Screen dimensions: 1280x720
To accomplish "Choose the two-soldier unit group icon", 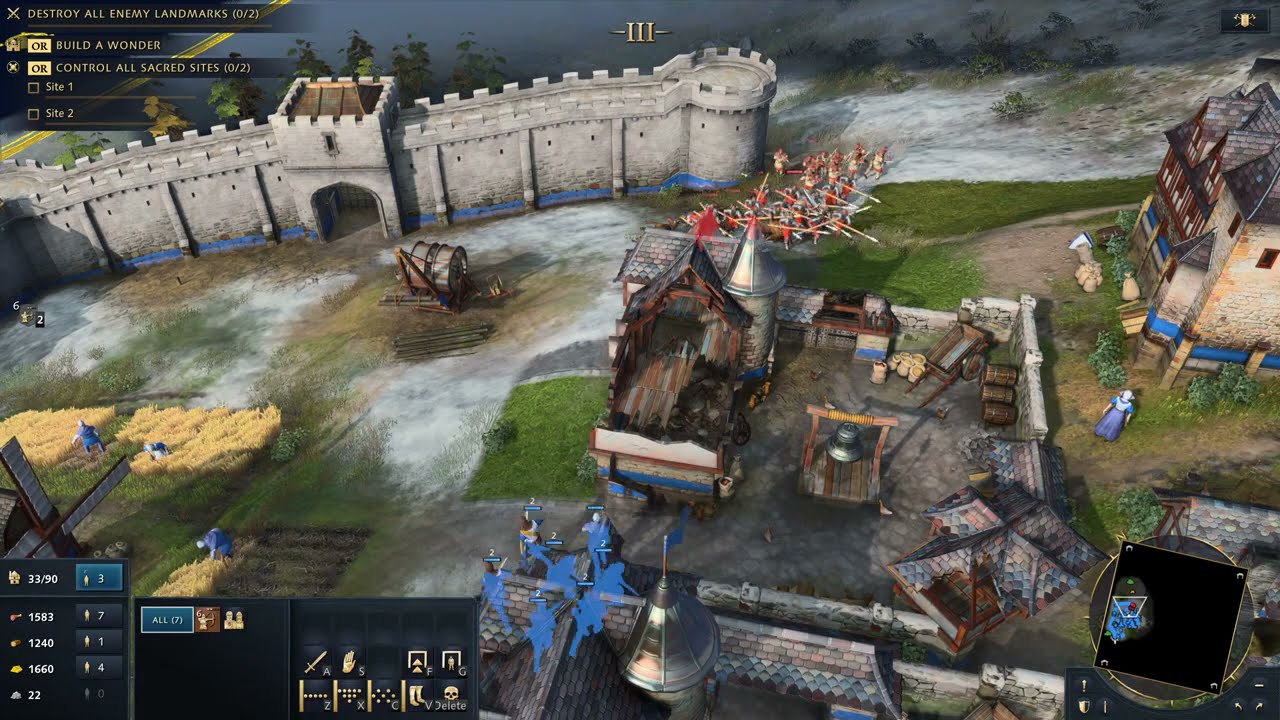I will (x=234, y=620).
